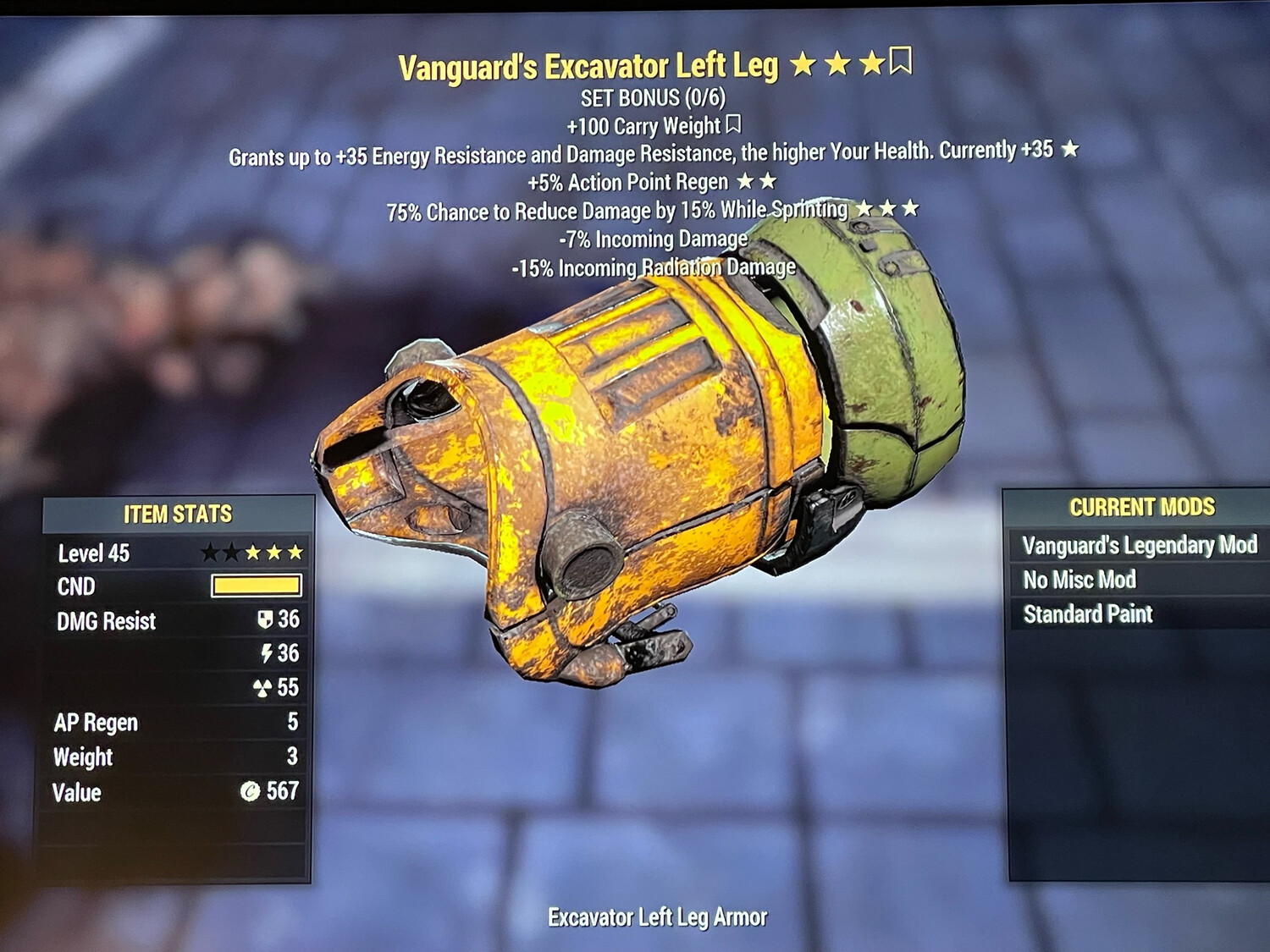Click the two stars next to Action Point Regen
This screenshot has width=1270, height=952.
(757, 182)
